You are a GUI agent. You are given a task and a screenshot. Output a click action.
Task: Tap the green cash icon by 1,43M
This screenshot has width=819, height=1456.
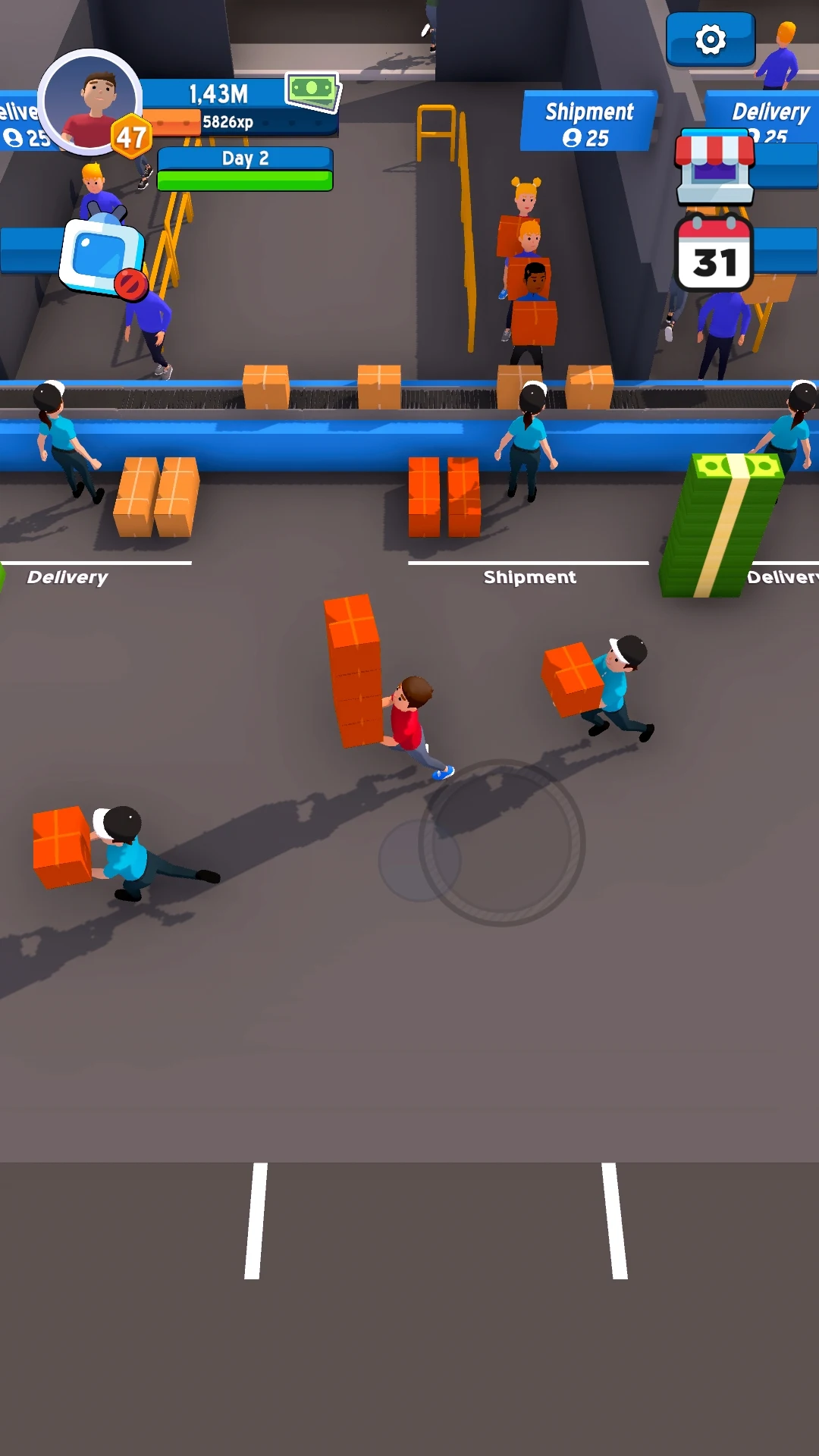click(312, 90)
